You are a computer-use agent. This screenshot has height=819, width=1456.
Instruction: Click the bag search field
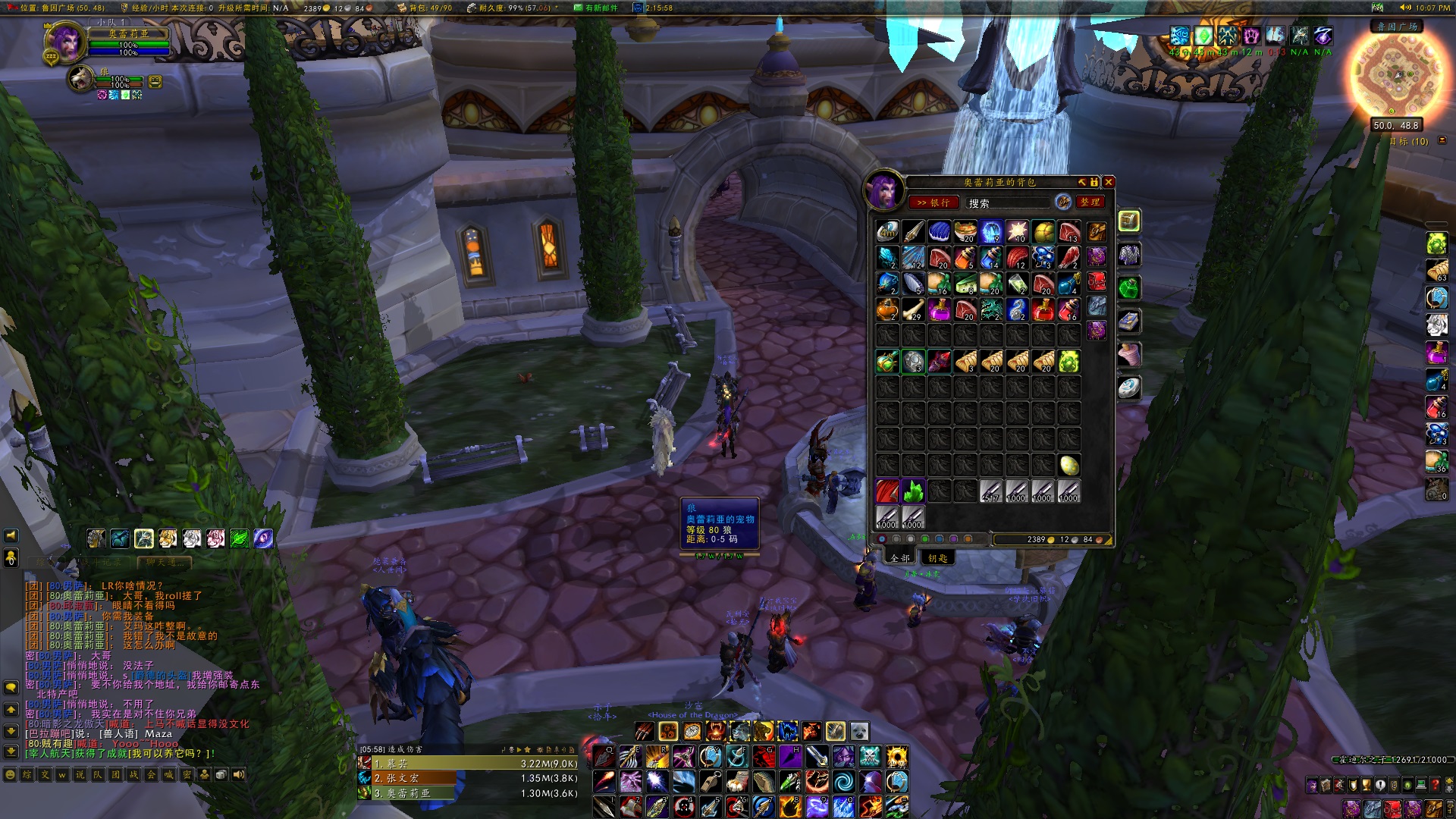coord(1007,203)
